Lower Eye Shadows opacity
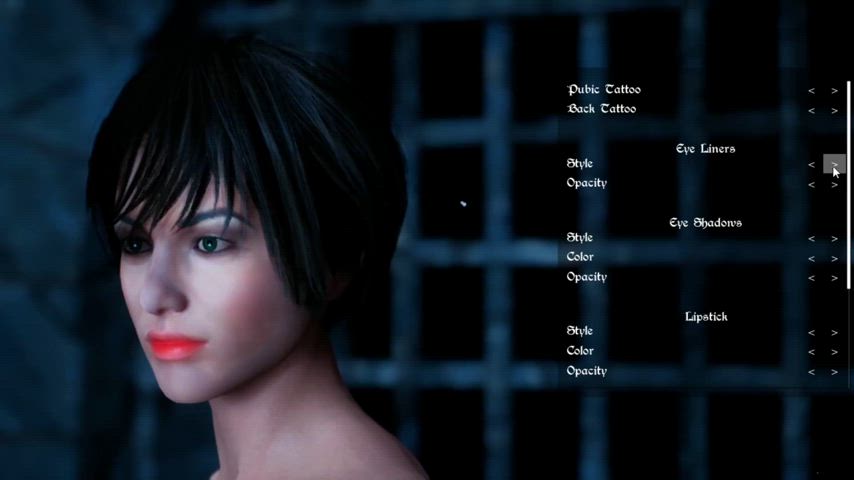The image size is (854, 480). (812, 279)
